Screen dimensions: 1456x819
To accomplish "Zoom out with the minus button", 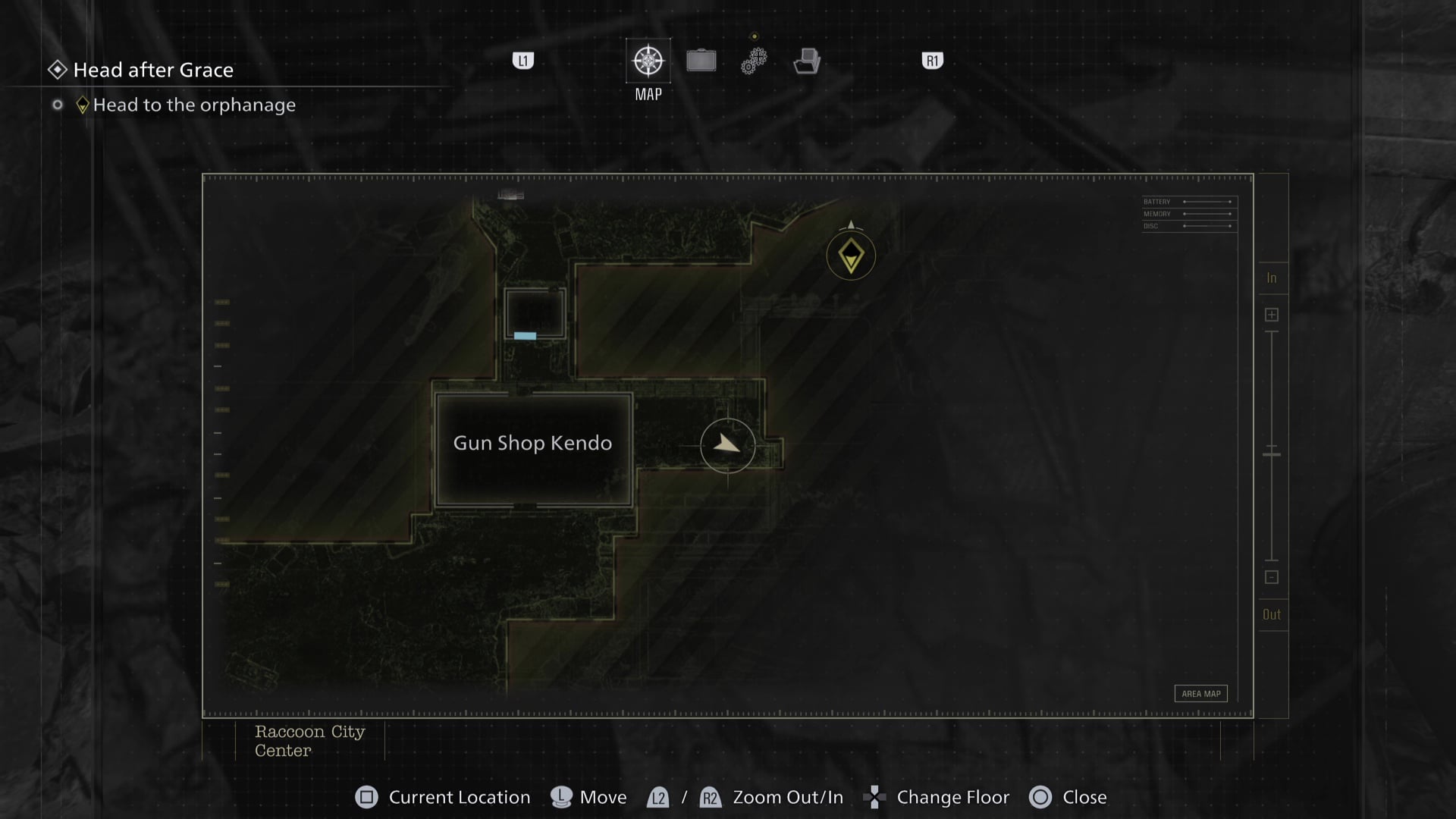I will [x=1272, y=577].
